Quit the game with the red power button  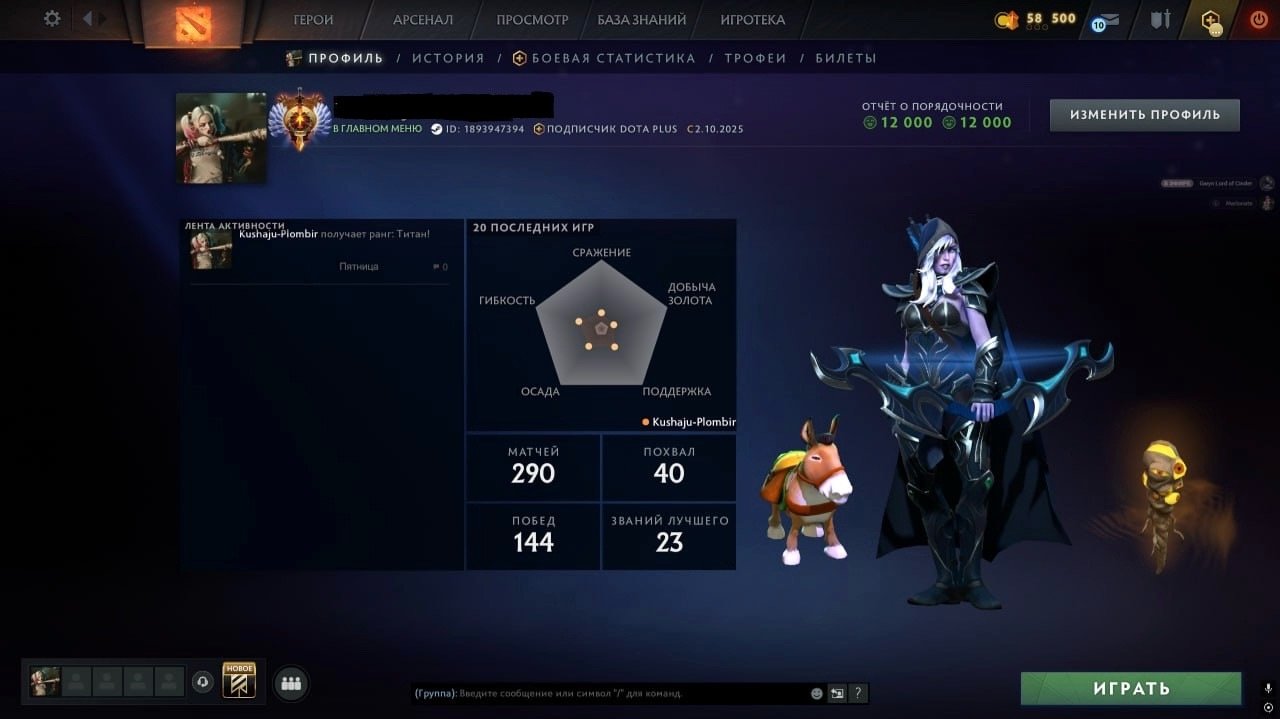point(1259,20)
